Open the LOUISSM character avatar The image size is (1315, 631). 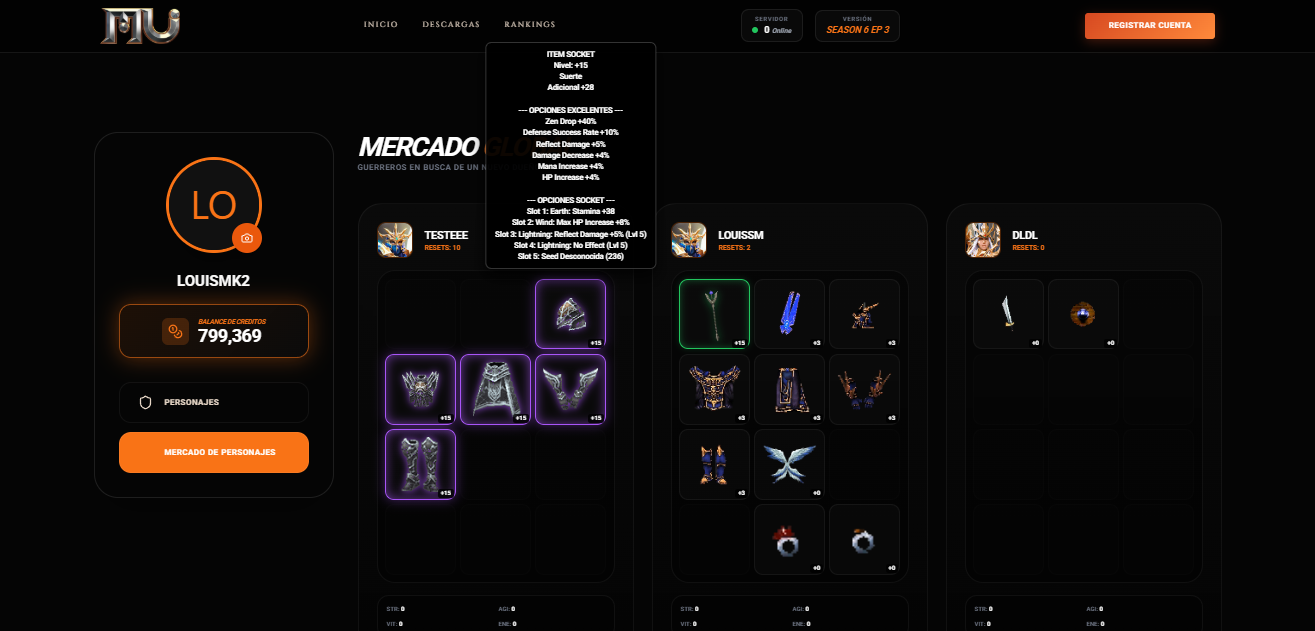coord(689,240)
